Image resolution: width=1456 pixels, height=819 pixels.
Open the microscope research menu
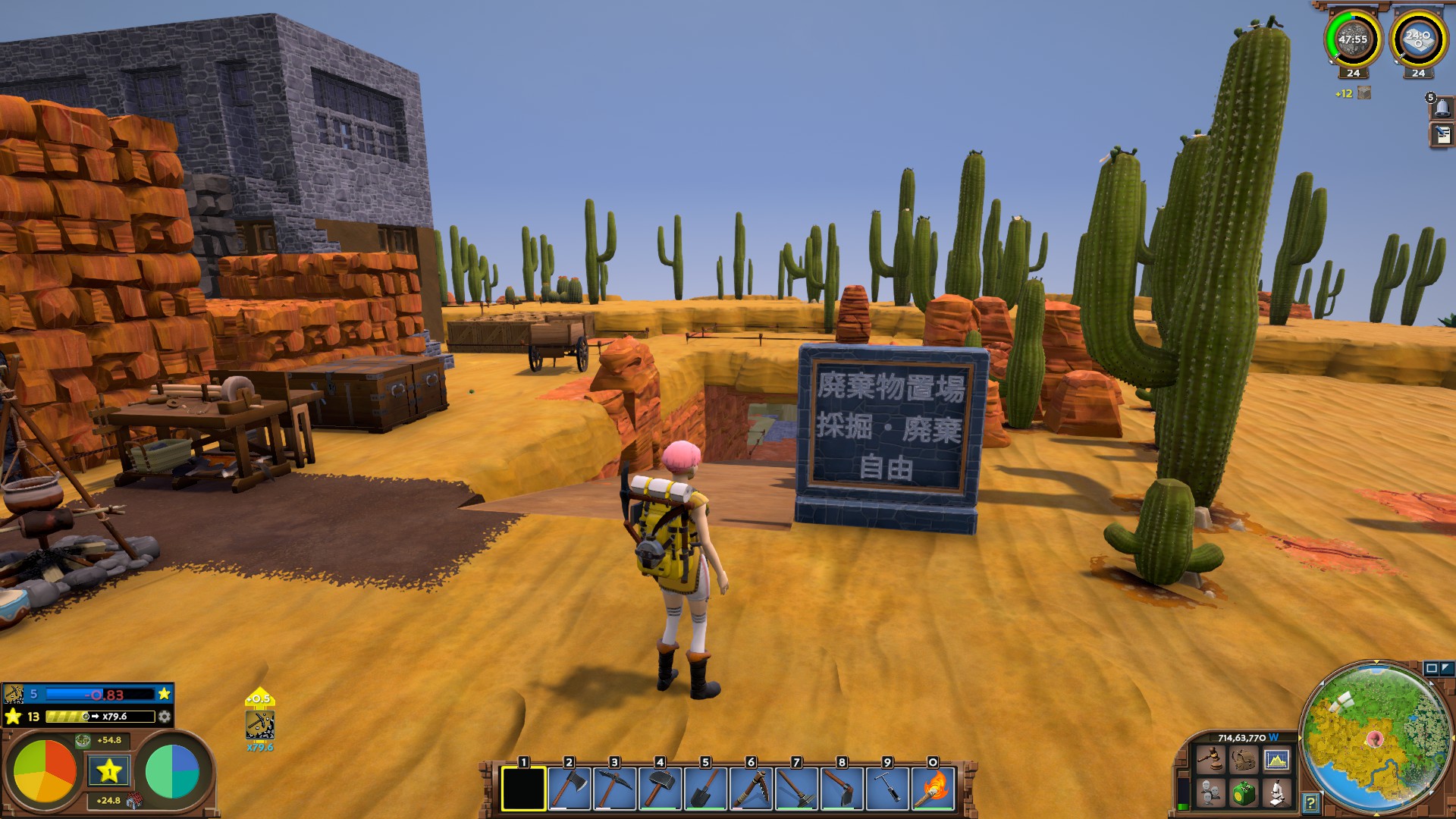point(1276,793)
